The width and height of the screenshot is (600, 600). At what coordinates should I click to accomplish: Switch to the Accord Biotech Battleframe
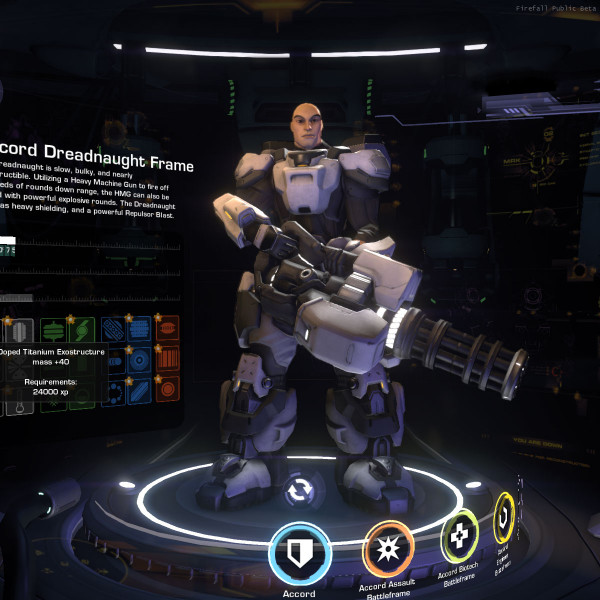[x=460, y=537]
